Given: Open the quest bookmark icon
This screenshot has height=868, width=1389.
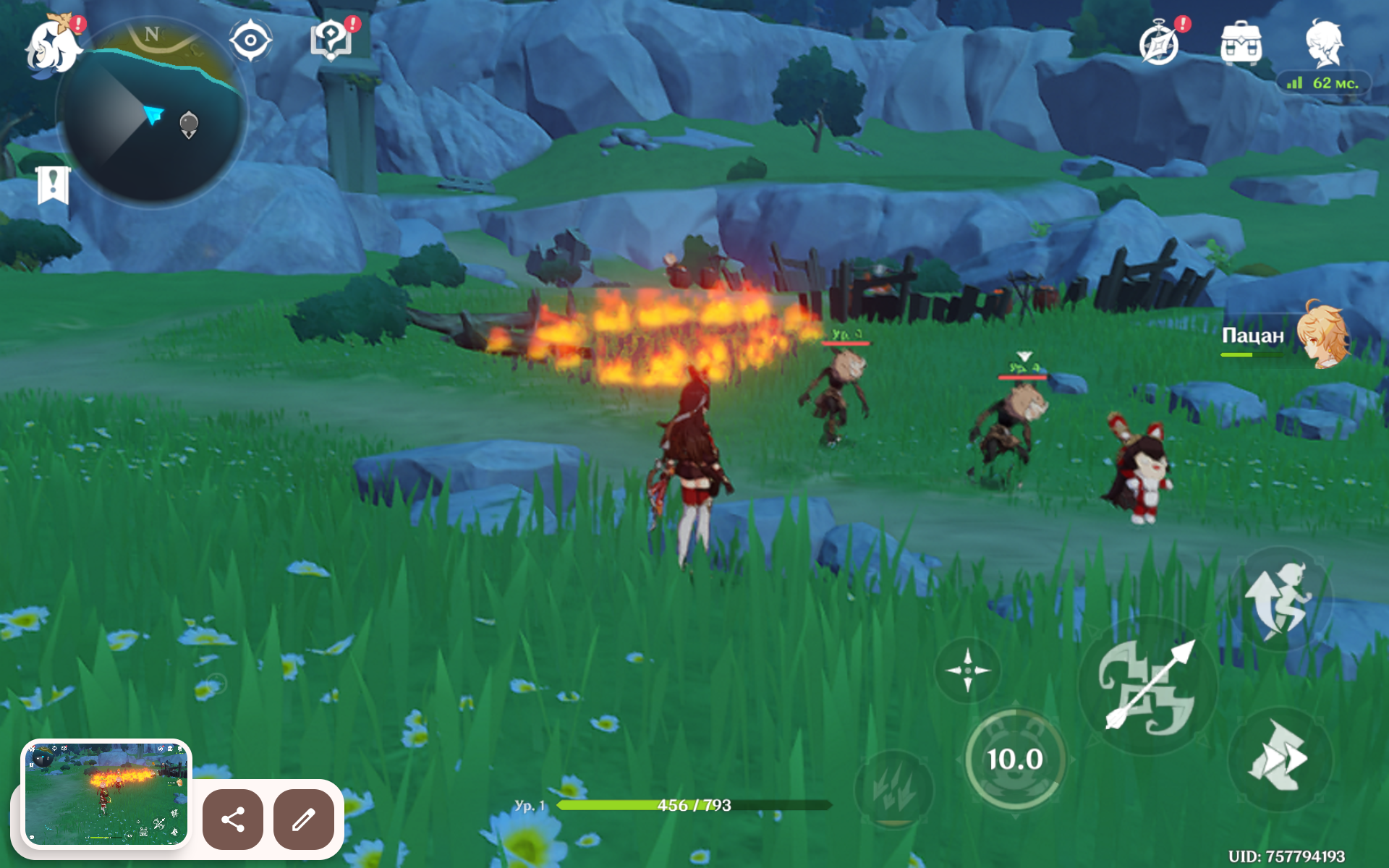Looking at the screenshot, I should (53, 185).
